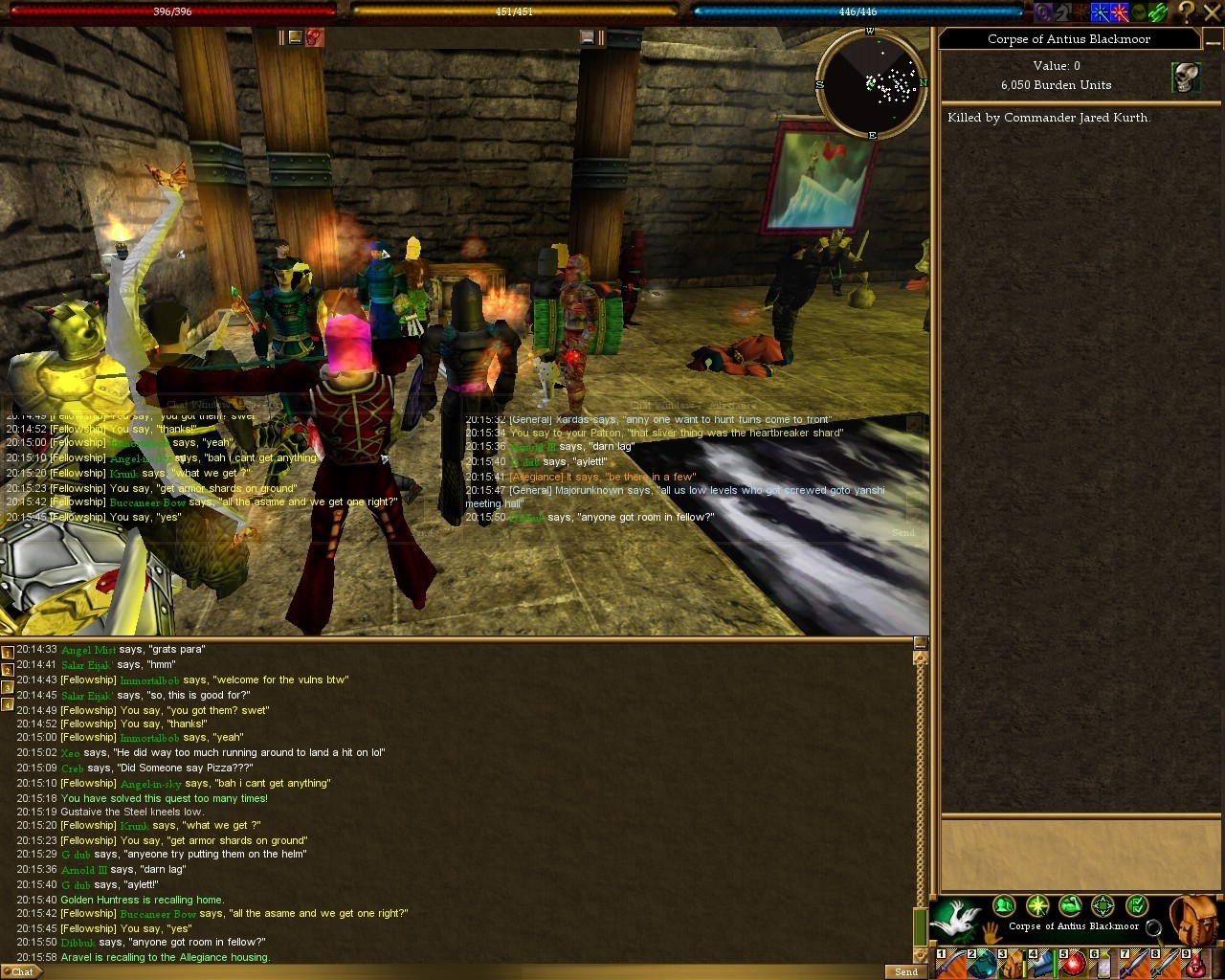Close the game with the X button
This screenshot has width=1225, height=980.
[x=1213, y=11]
